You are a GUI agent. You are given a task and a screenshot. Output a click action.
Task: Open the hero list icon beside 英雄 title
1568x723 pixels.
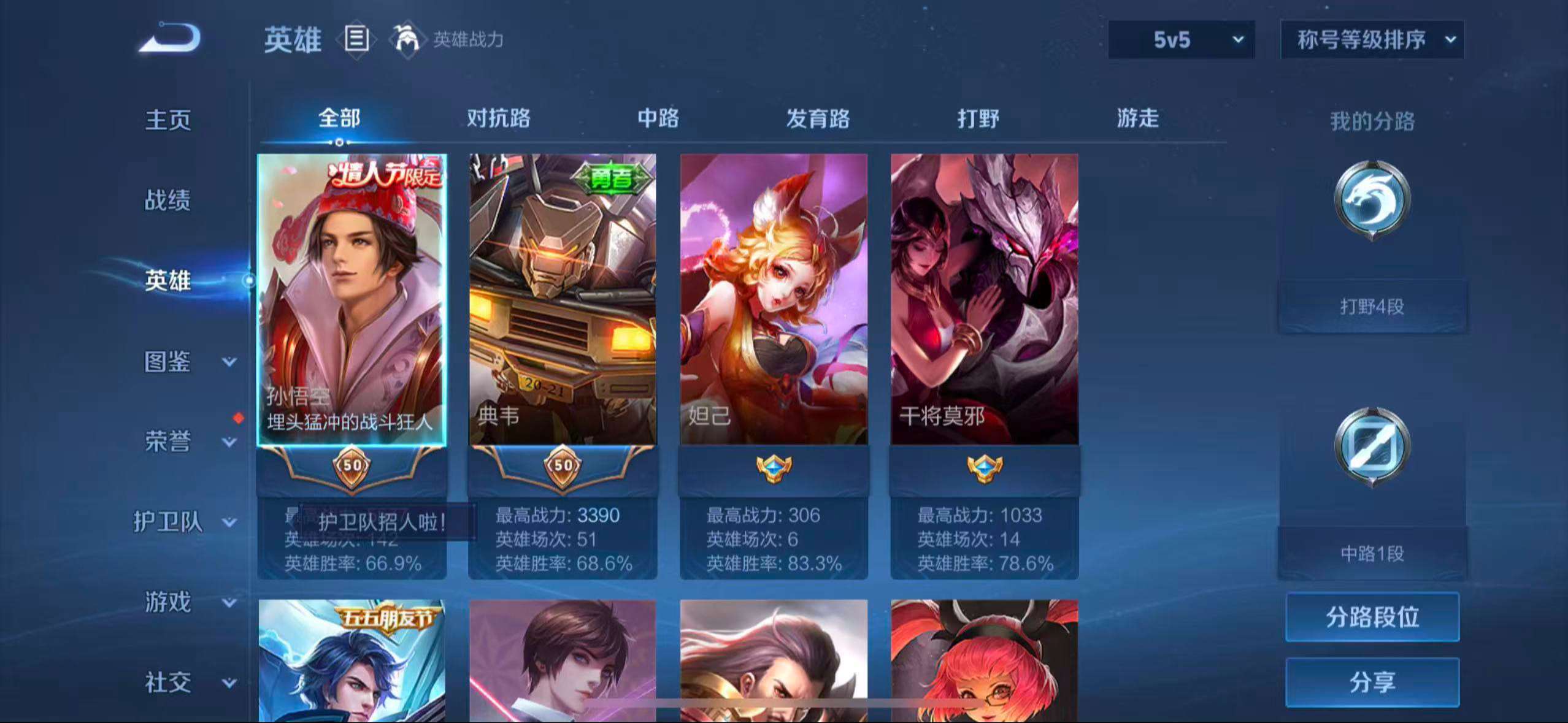356,39
